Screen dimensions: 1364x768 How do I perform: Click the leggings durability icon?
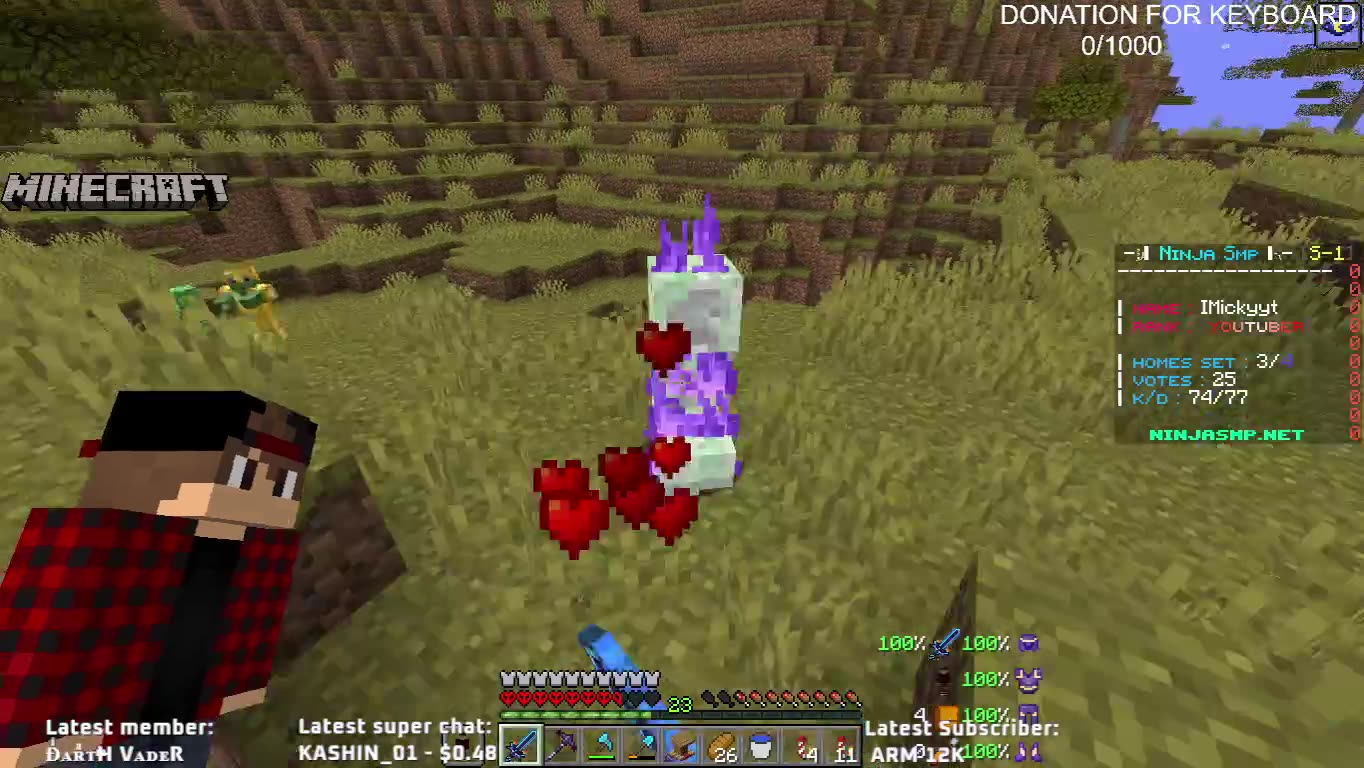[x=1030, y=714]
